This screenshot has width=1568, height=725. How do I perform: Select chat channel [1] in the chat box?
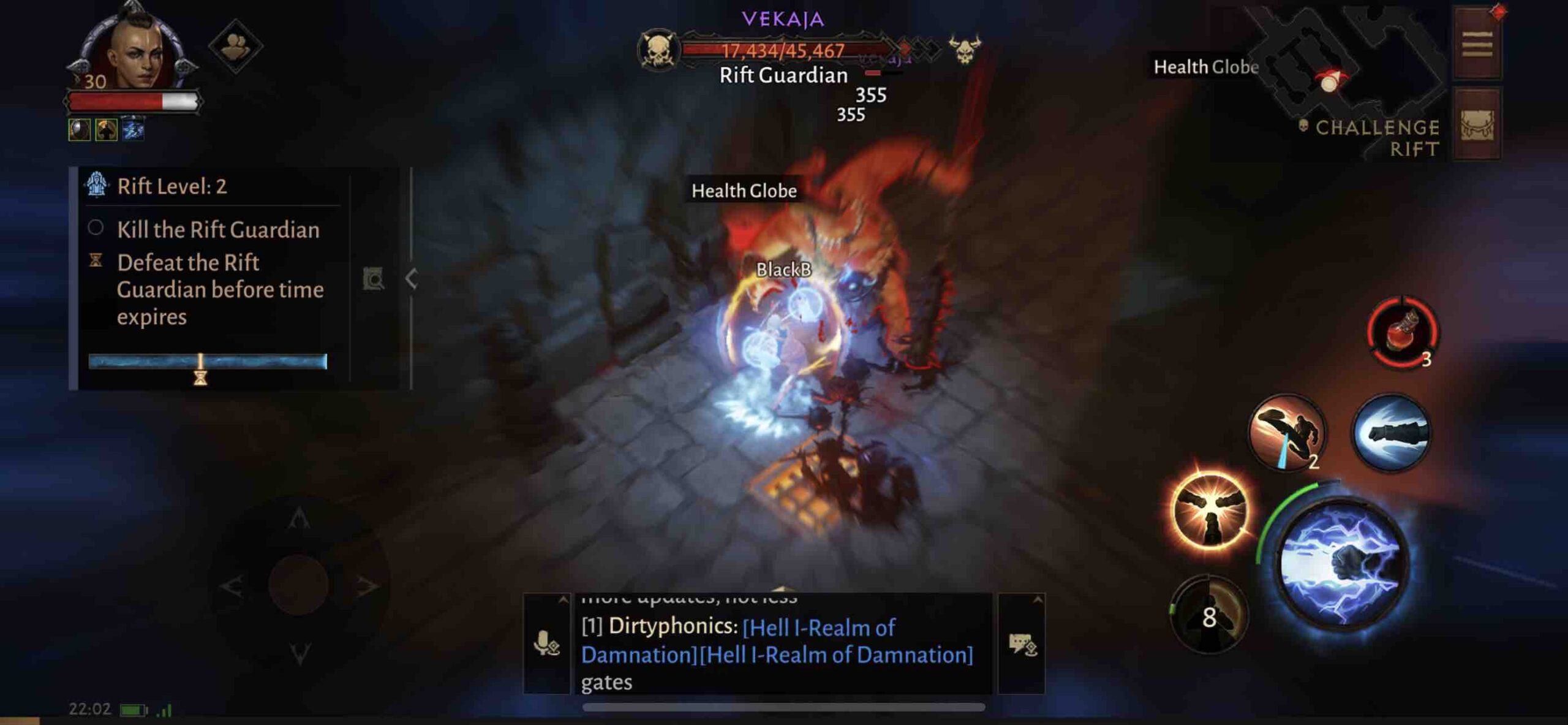pos(594,628)
